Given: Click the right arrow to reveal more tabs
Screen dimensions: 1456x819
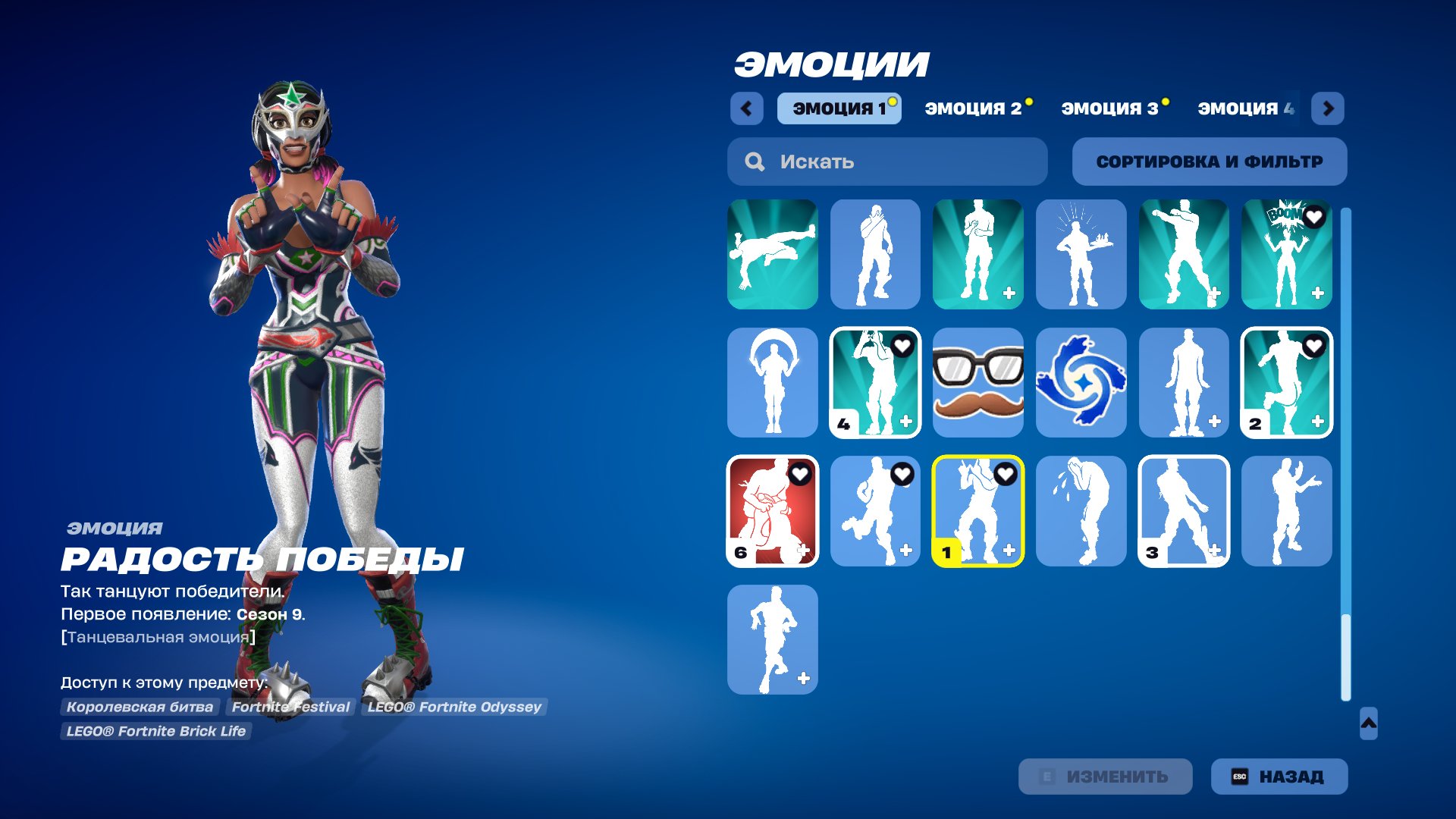Looking at the screenshot, I should (x=1328, y=108).
